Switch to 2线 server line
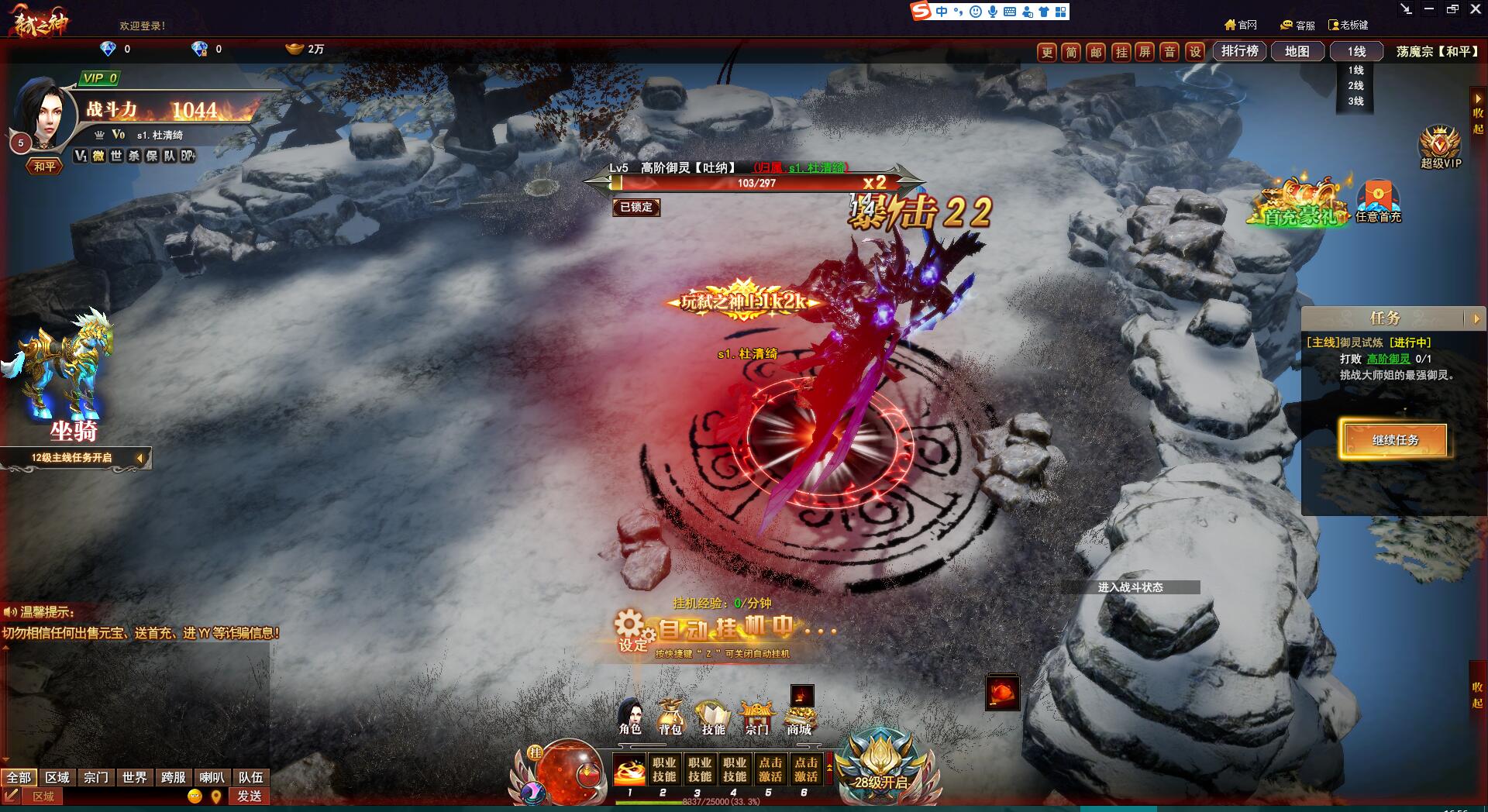 pyautogui.click(x=1355, y=85)
